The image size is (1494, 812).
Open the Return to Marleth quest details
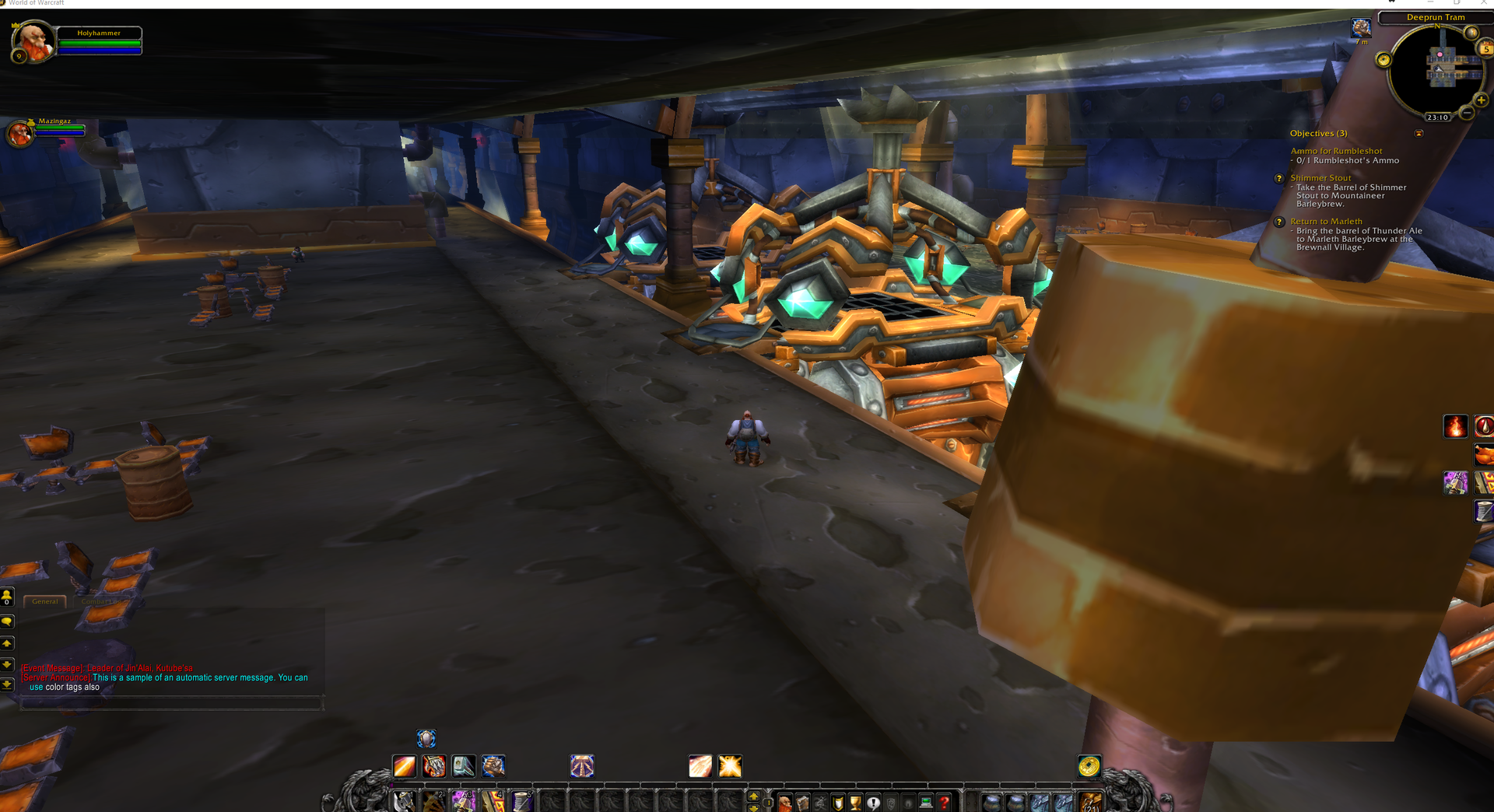1327,222
